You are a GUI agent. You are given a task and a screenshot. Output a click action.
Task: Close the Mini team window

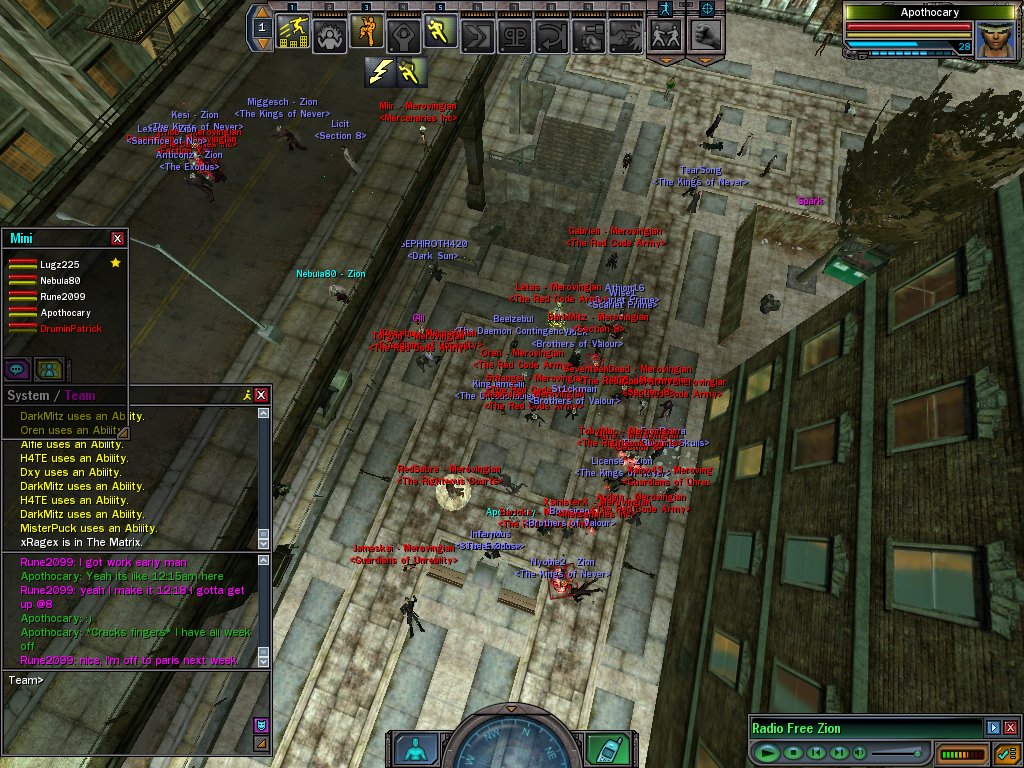tap(118, 238)
